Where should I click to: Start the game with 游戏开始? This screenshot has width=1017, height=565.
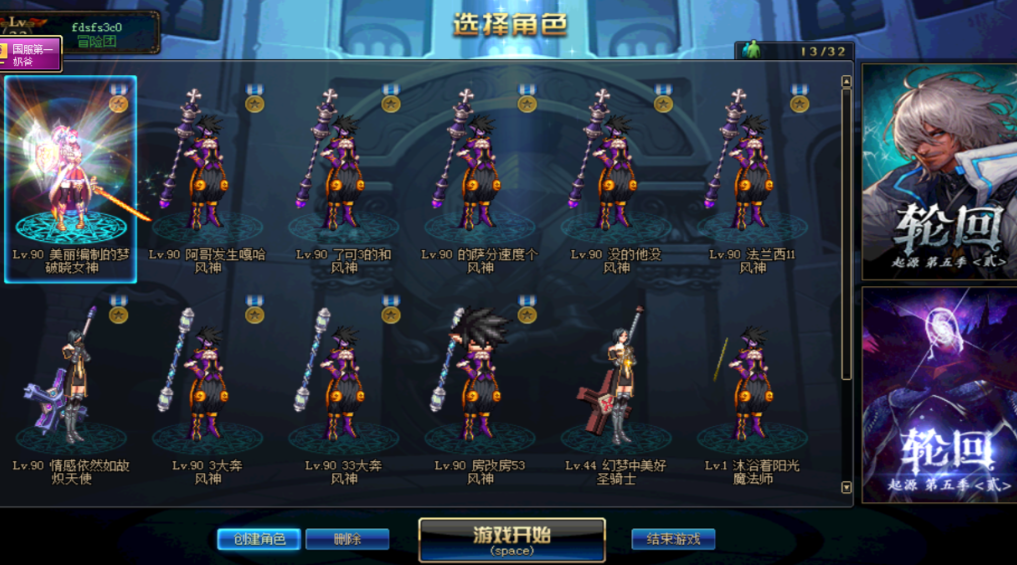tap(511, 539)
